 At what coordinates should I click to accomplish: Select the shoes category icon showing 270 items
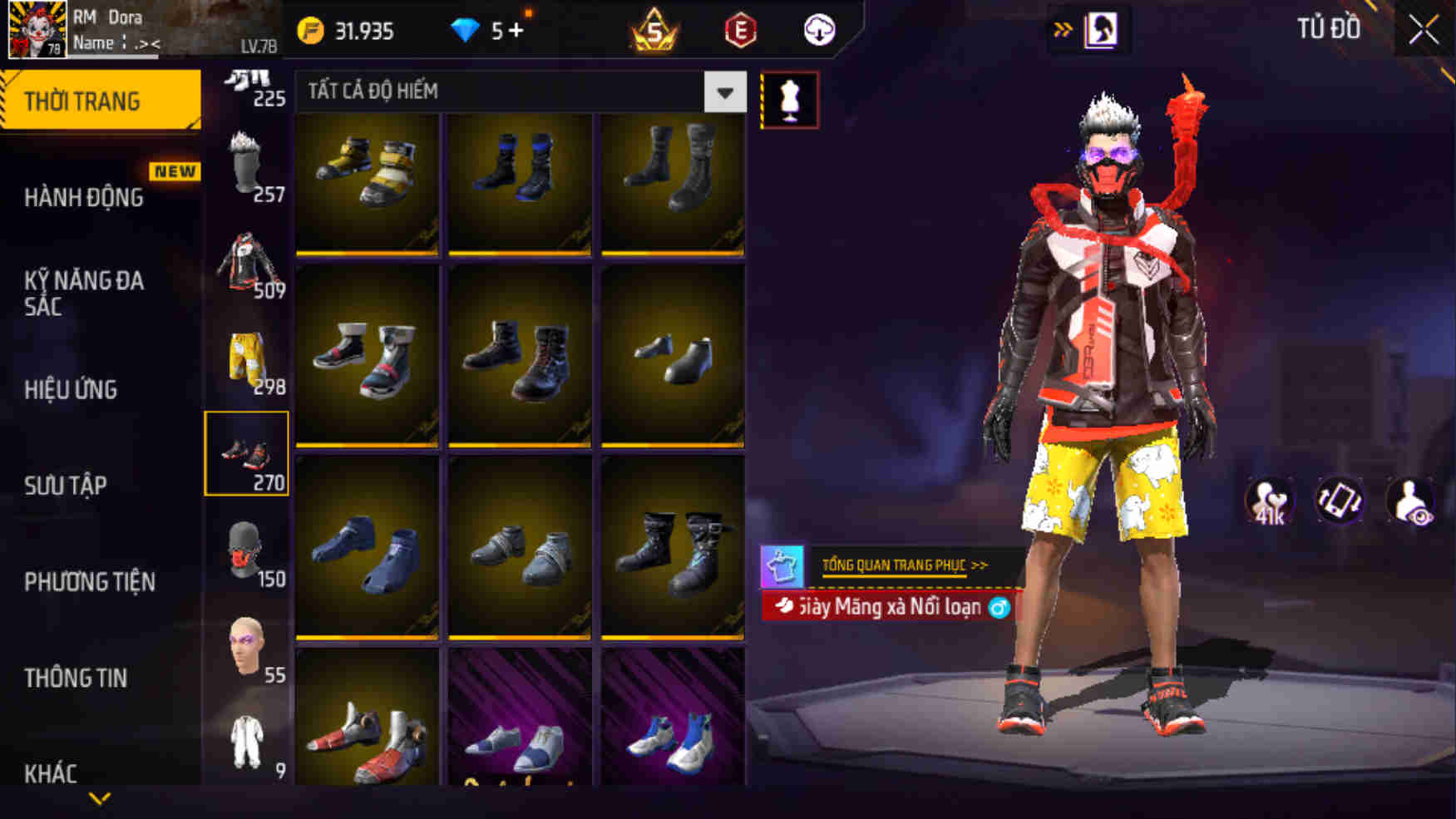tap(245, 453)
